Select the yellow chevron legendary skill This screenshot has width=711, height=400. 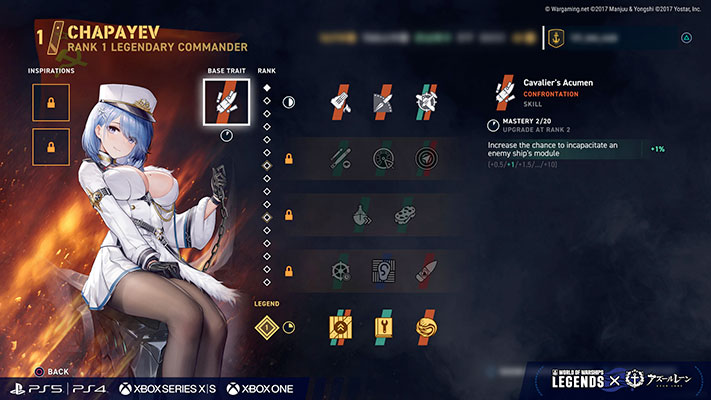pyautogui.click(x=340, y=326)
